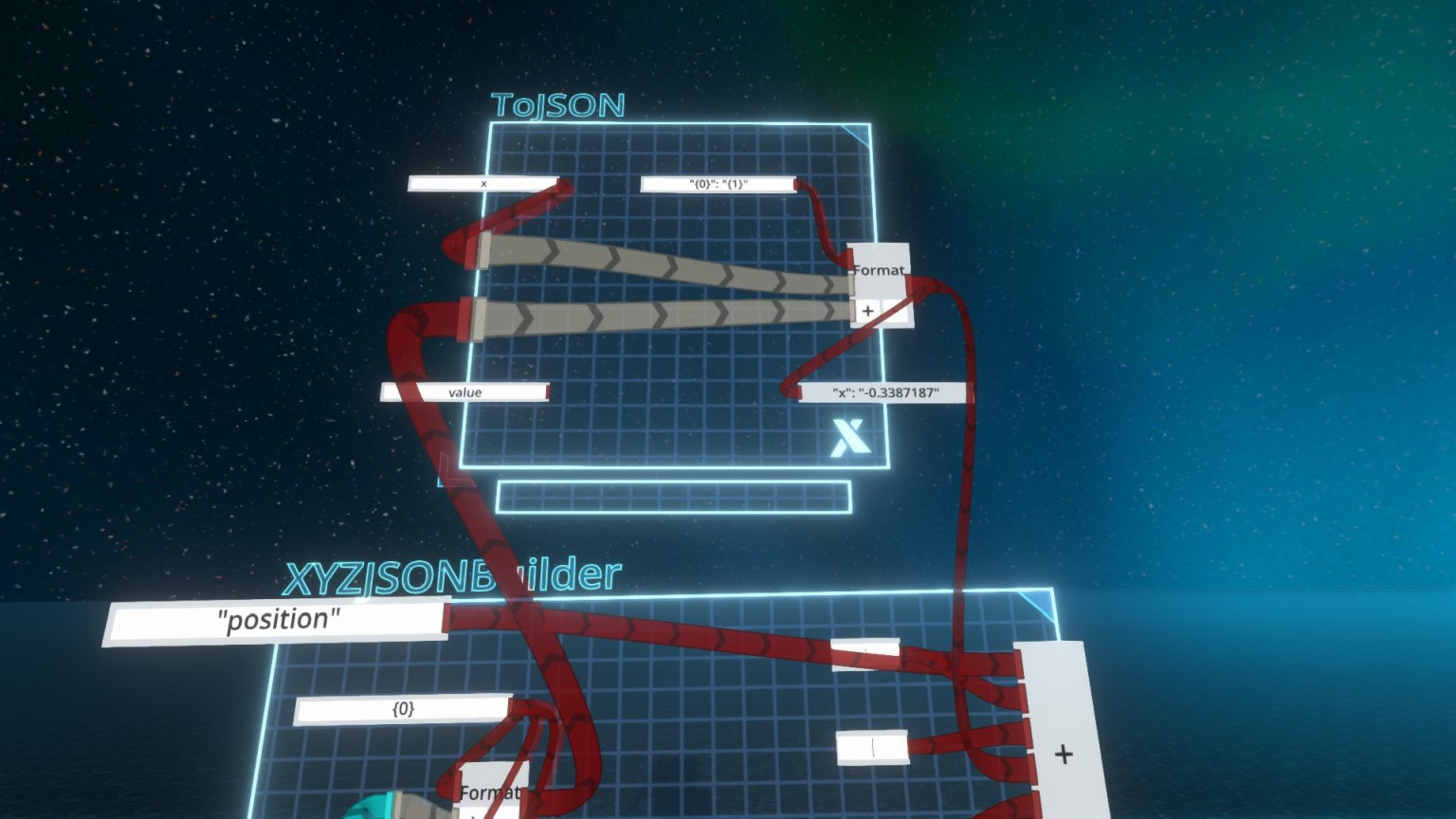Add an input with the ToJSON Format node's plus button
The height and width of the screenshot is (819, 1456).
tap(867, 311)
